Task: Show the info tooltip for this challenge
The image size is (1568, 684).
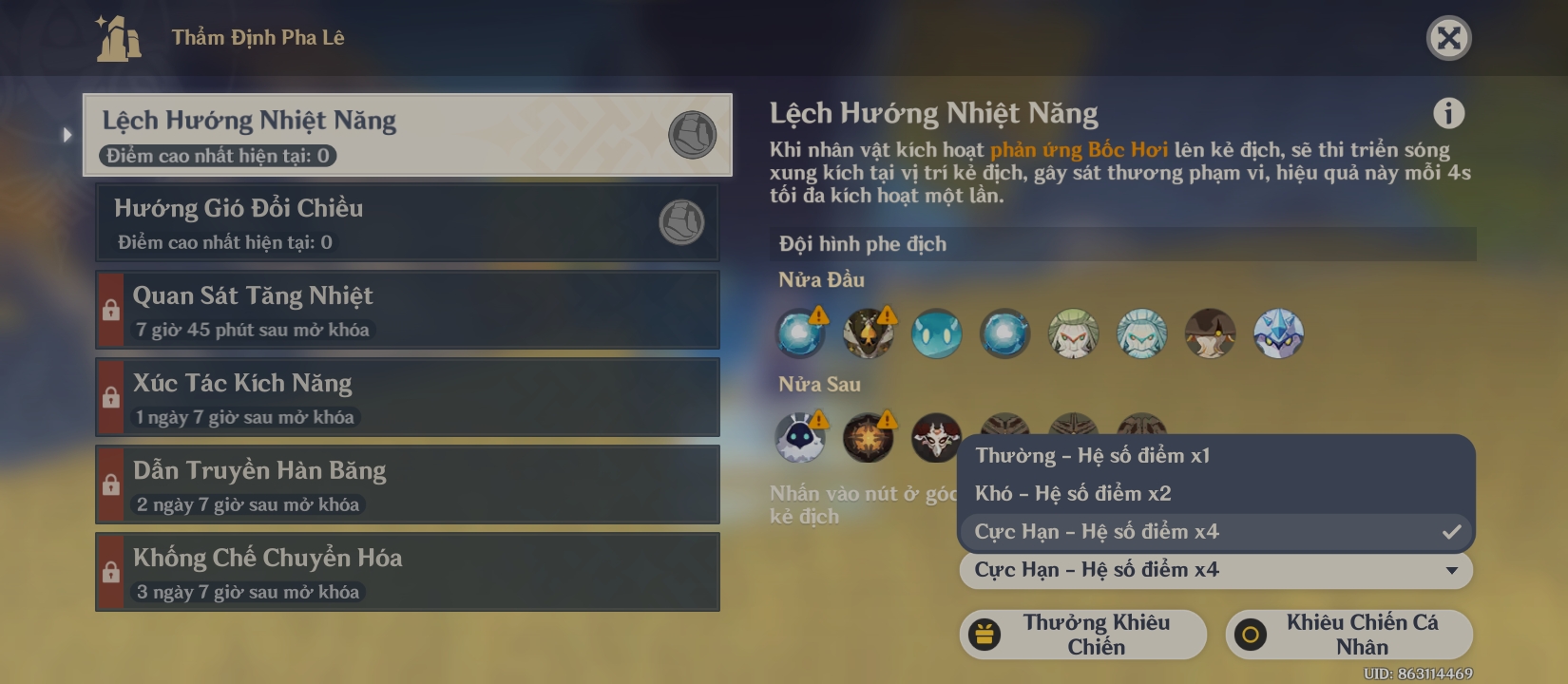Action: coord(1448,113)
